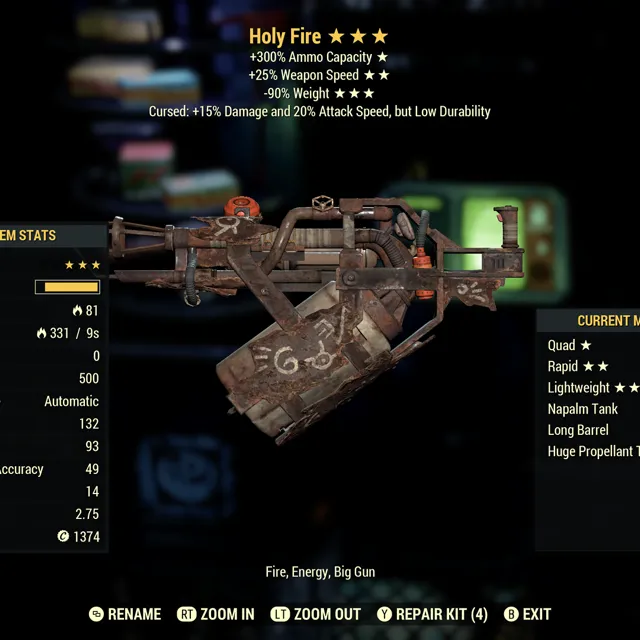Select ZOOM IN on the weapon

point(216,614)
